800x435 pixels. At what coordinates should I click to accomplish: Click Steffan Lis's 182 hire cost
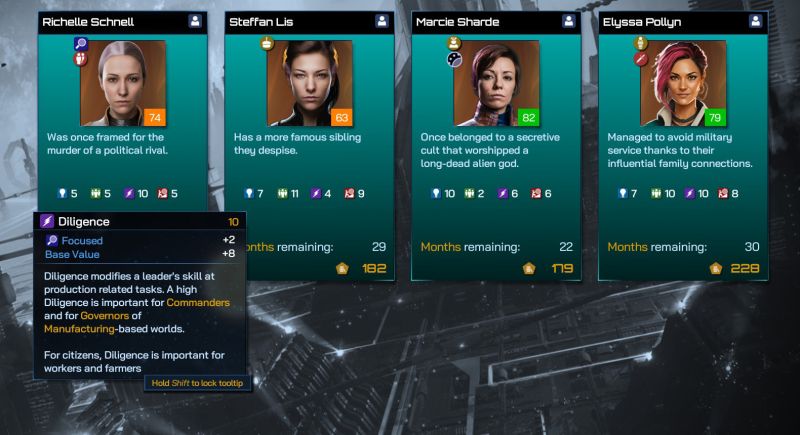tap(373, 268)
